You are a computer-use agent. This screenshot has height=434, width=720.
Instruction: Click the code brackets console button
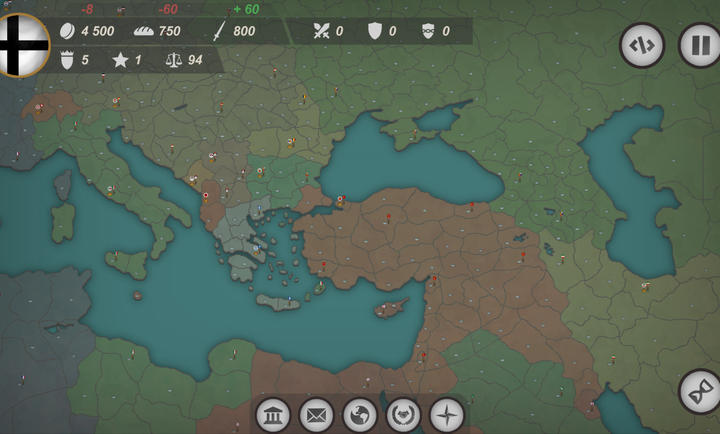coord(642,45)
